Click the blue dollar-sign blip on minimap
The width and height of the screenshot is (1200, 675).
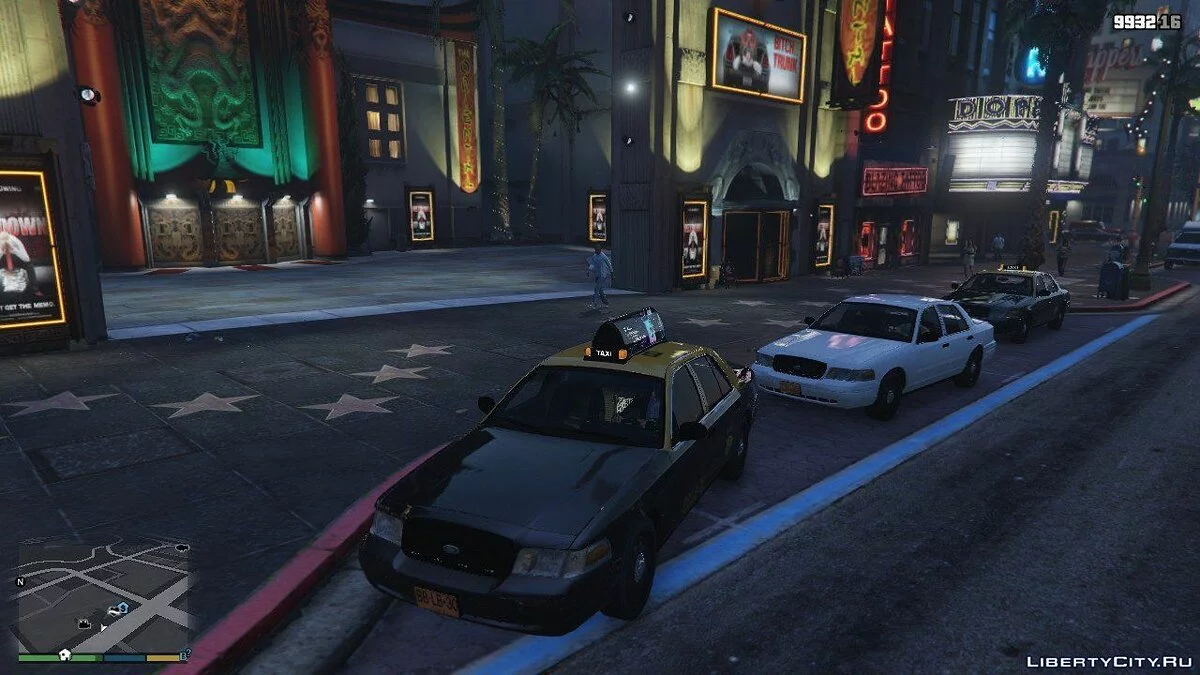(122, 607)
